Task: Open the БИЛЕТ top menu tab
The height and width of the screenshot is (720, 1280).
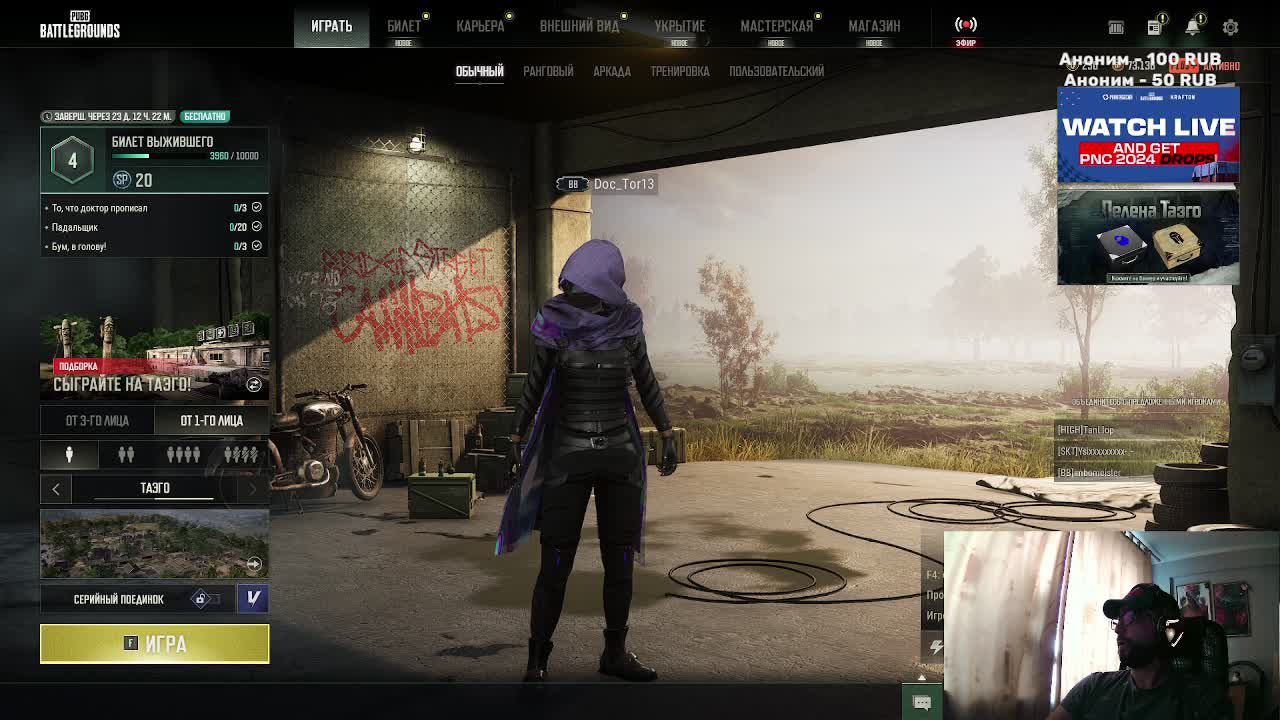Action: tap(404, 26)
